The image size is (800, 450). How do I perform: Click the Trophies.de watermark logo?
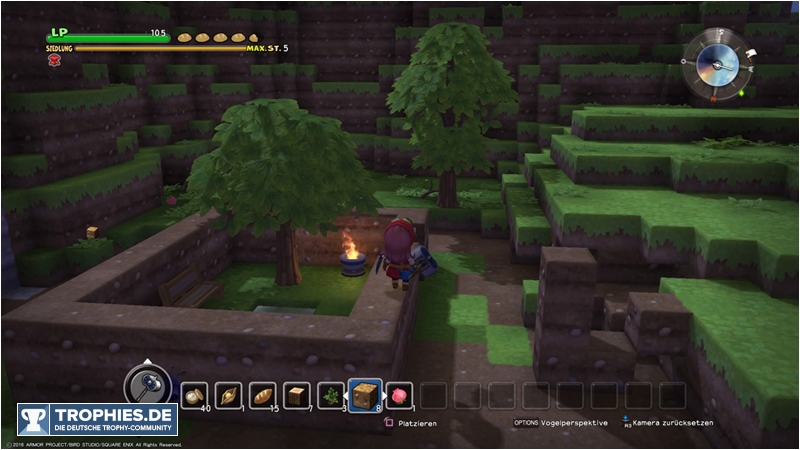coord(97,419)
